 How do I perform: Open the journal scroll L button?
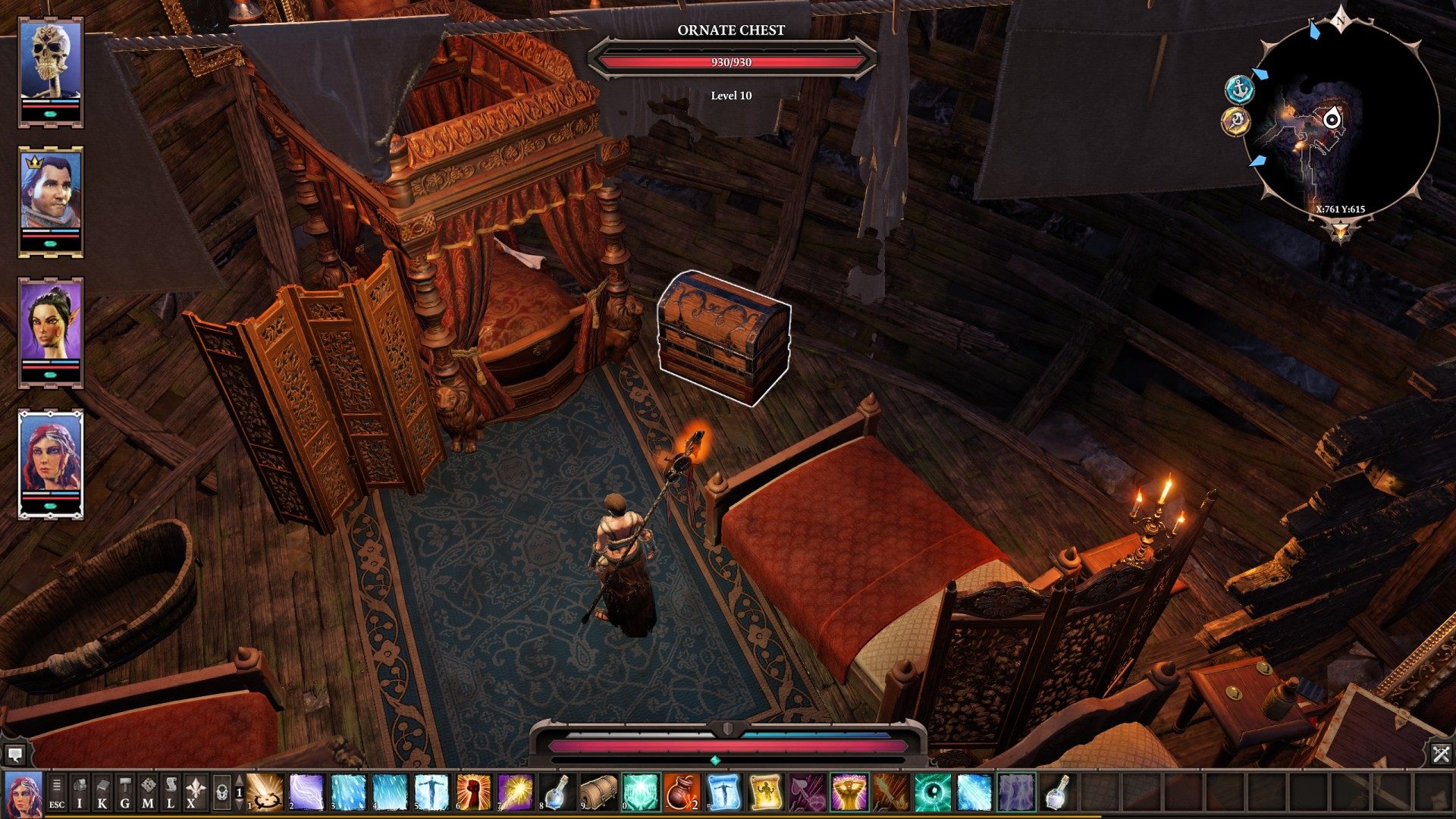coord(171,792)
